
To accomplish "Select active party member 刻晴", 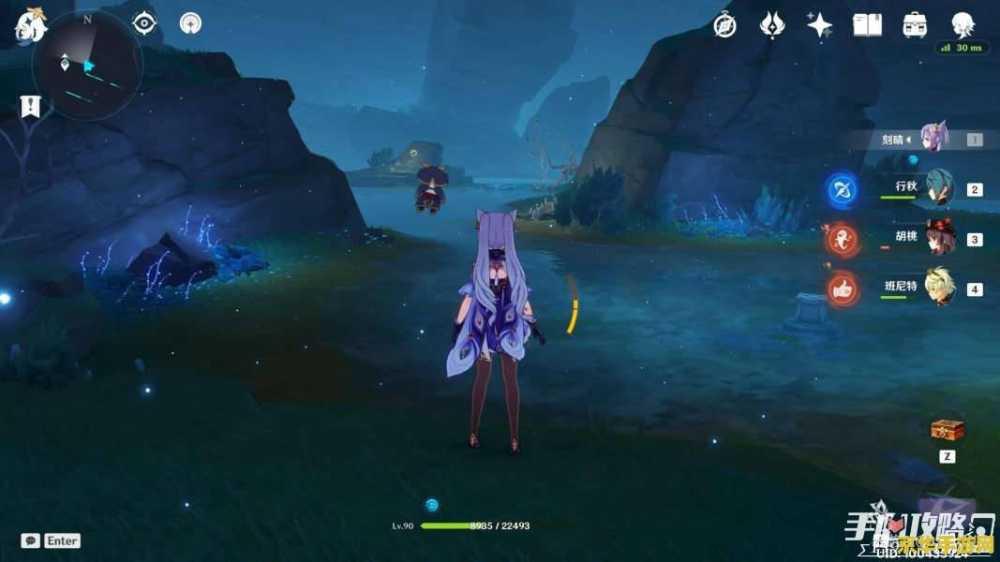I will click(934, 139).
